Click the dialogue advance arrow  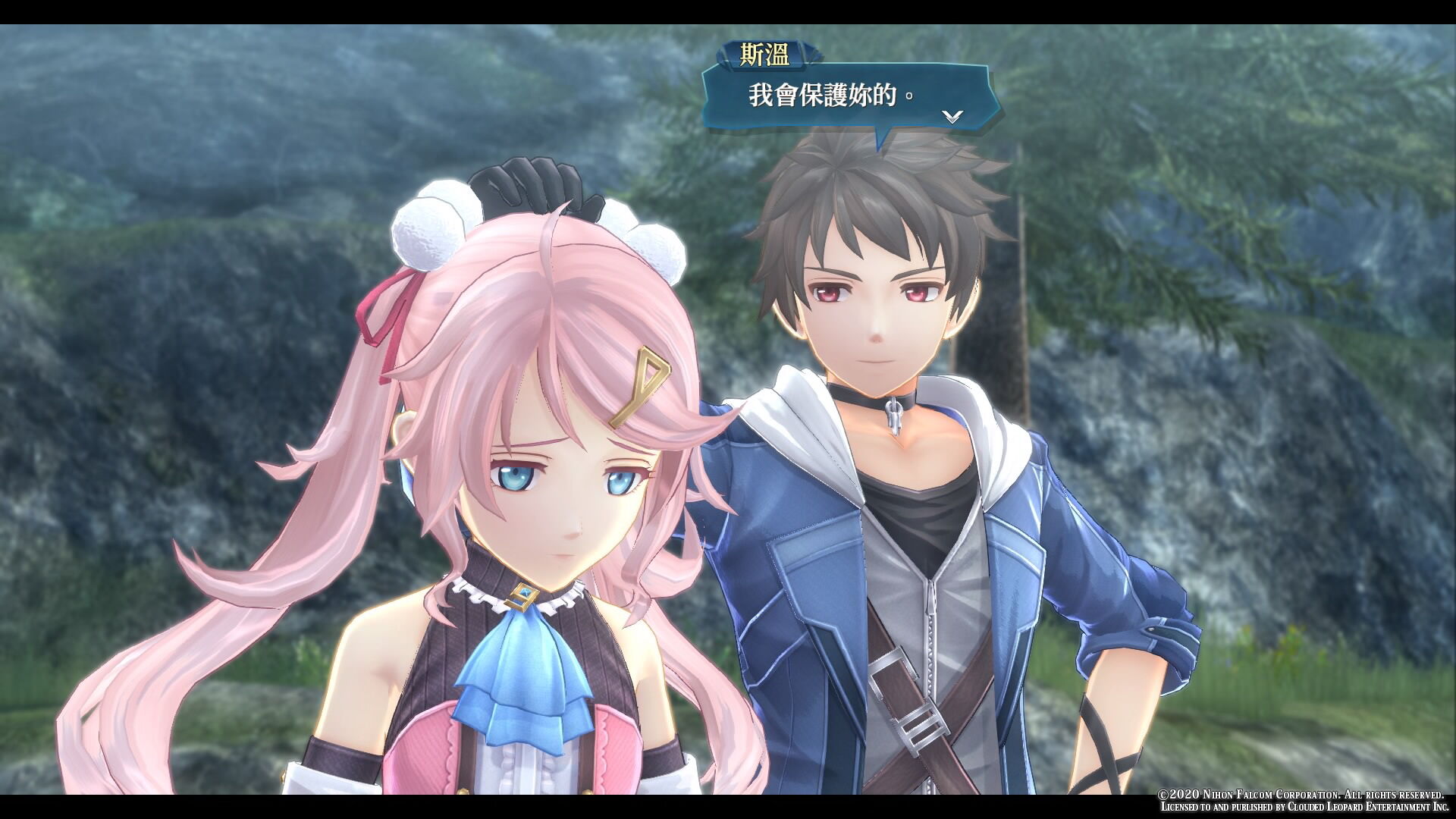tap(952, 116)
